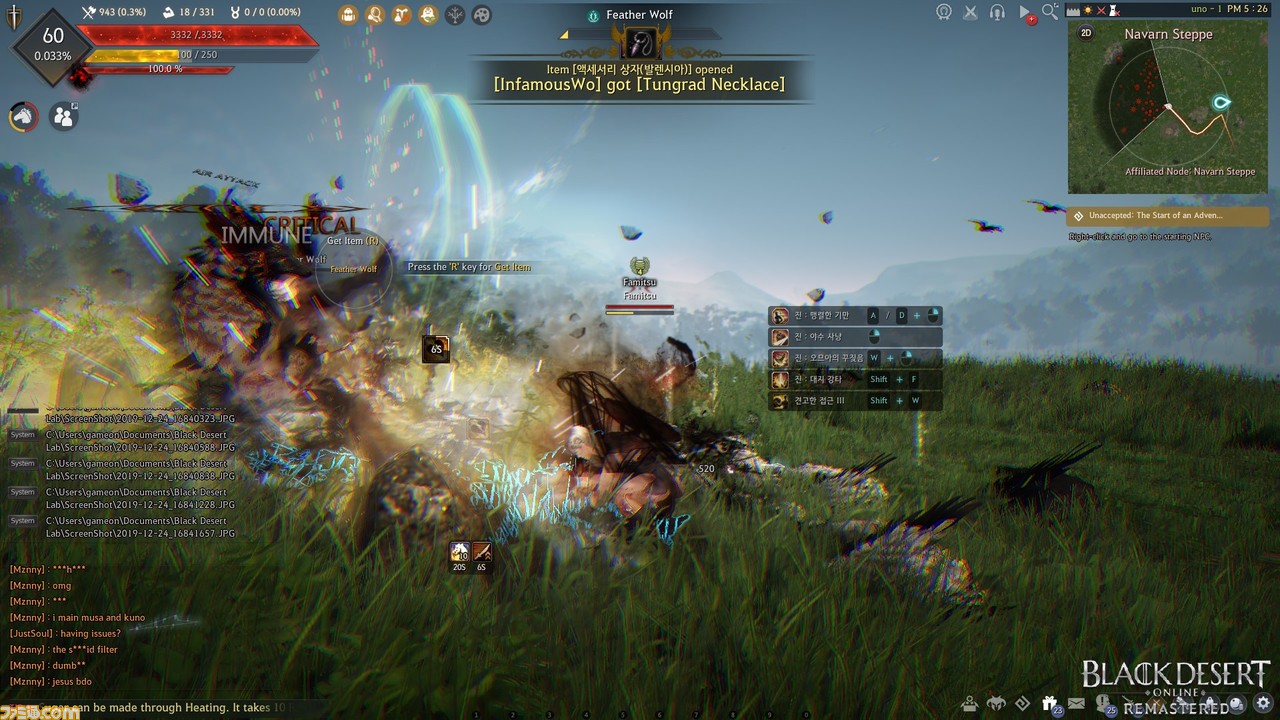Click the magnifying glass search icon in top-left row

(375, 15)
